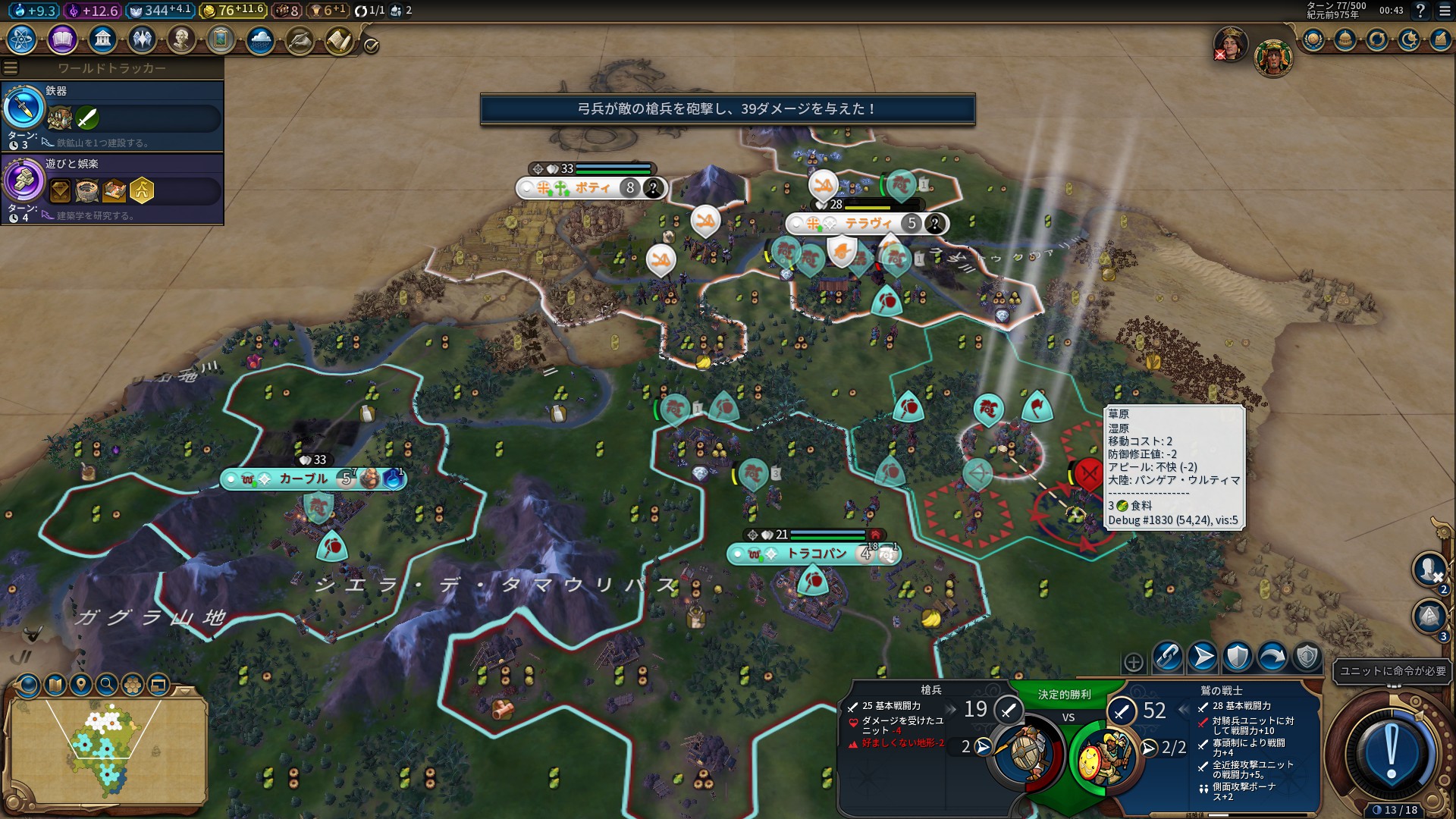The height and width of the screenshot is (819, 1456).
Task: Open the government building icon
Action: click(102, 39)
